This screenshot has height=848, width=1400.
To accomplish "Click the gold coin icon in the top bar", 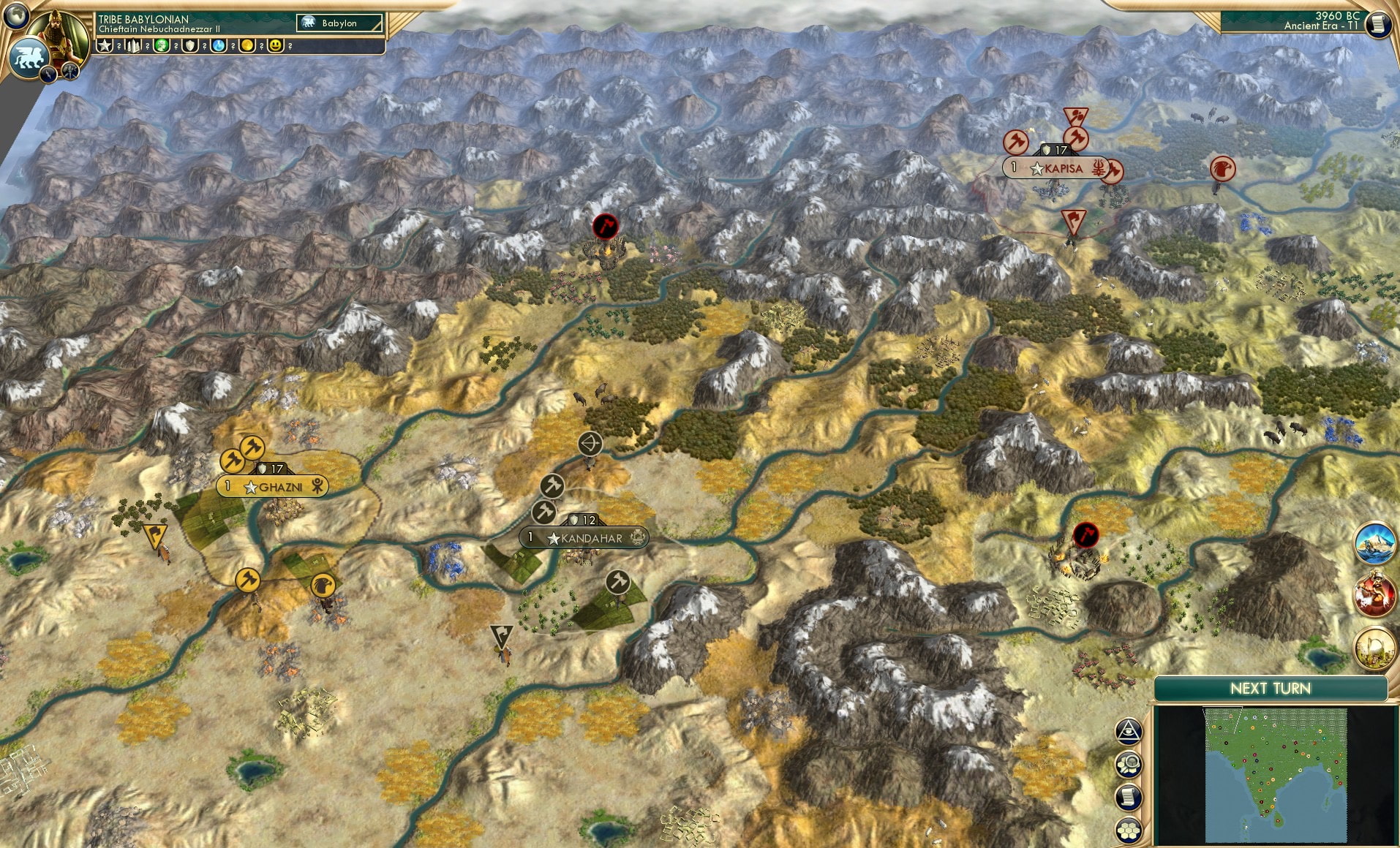I will point(247,46).
